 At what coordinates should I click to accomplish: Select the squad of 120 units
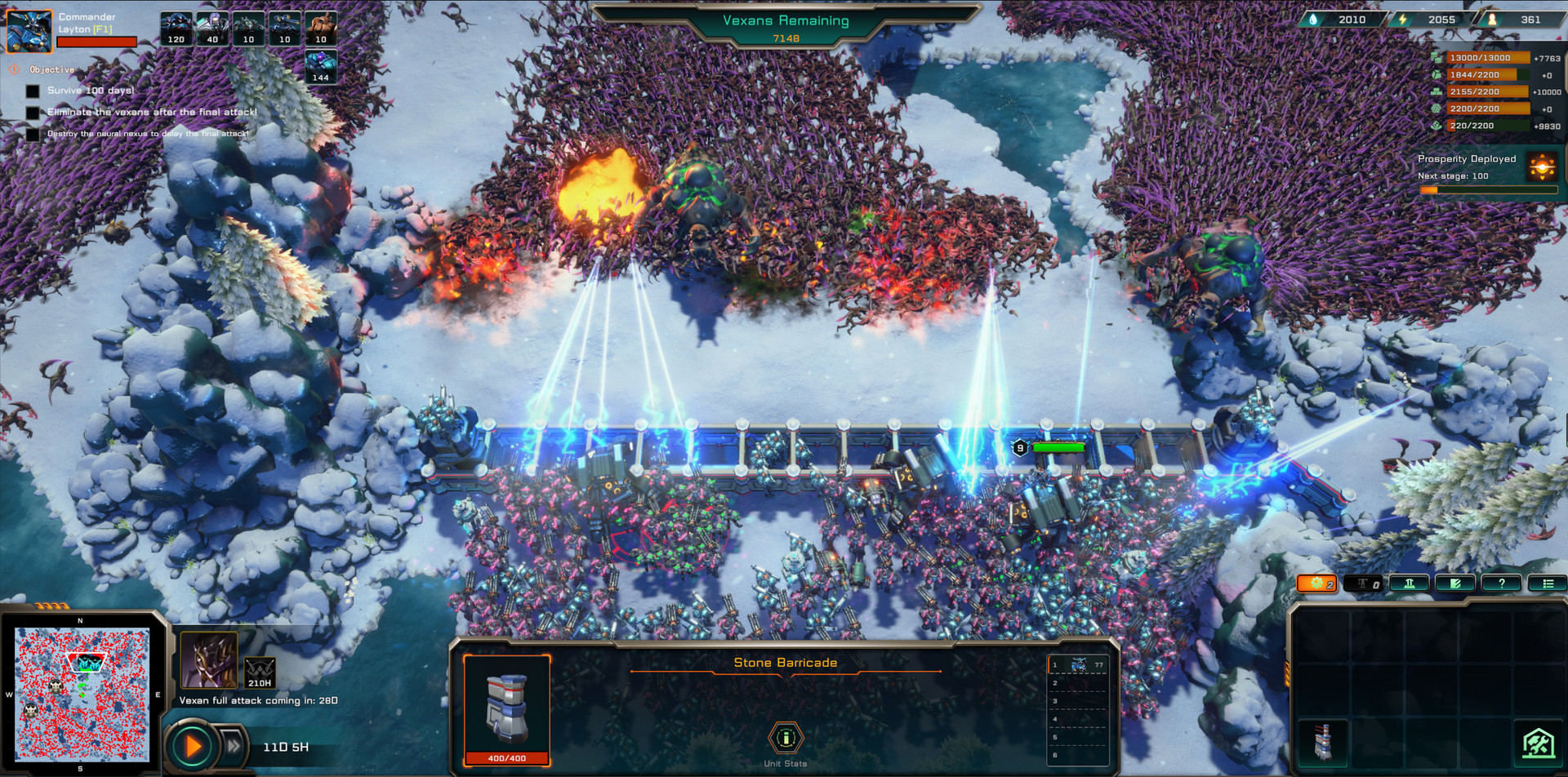point(176,27)
